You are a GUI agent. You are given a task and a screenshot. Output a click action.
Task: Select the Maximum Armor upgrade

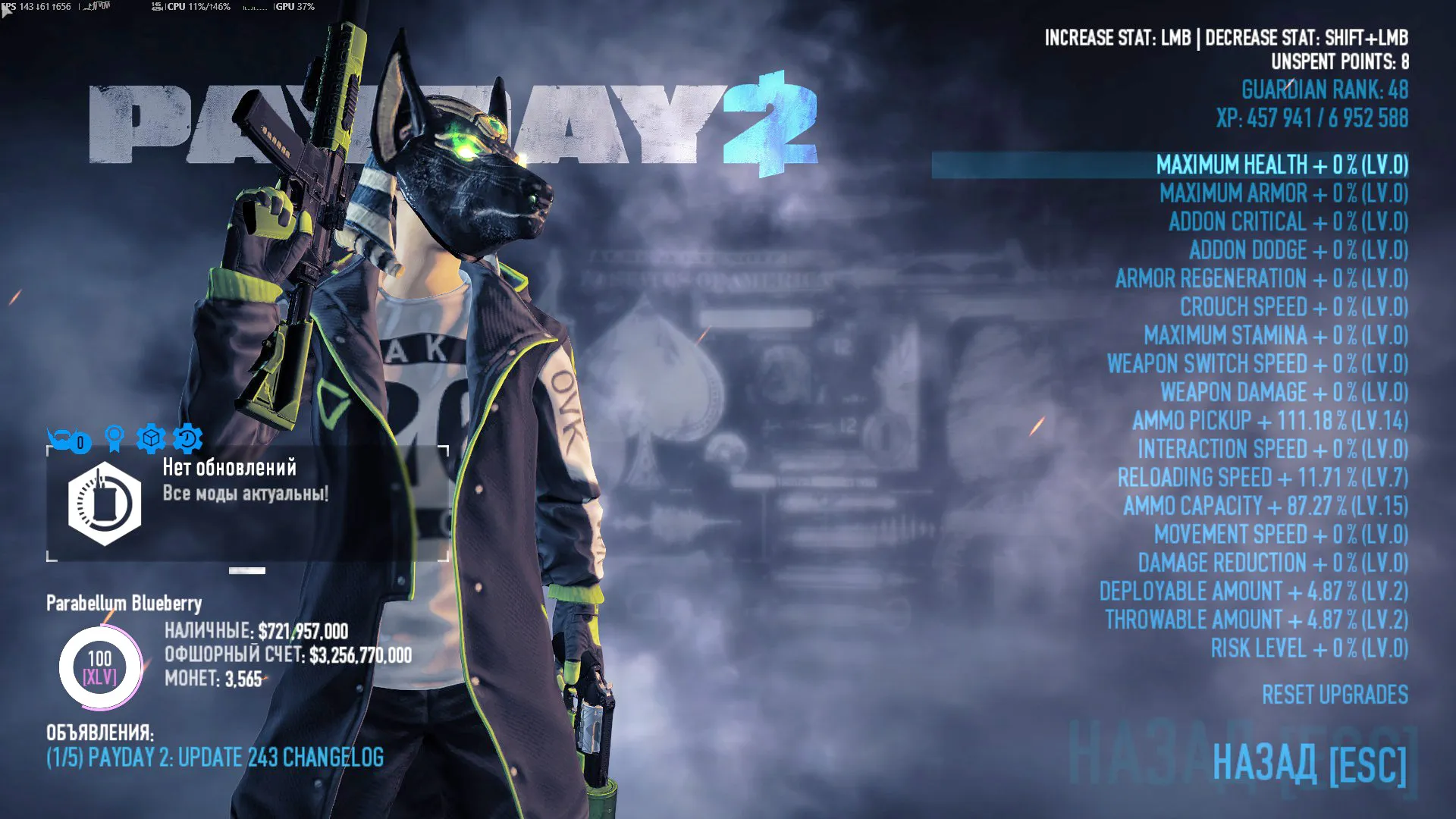tap(1283, 193)
